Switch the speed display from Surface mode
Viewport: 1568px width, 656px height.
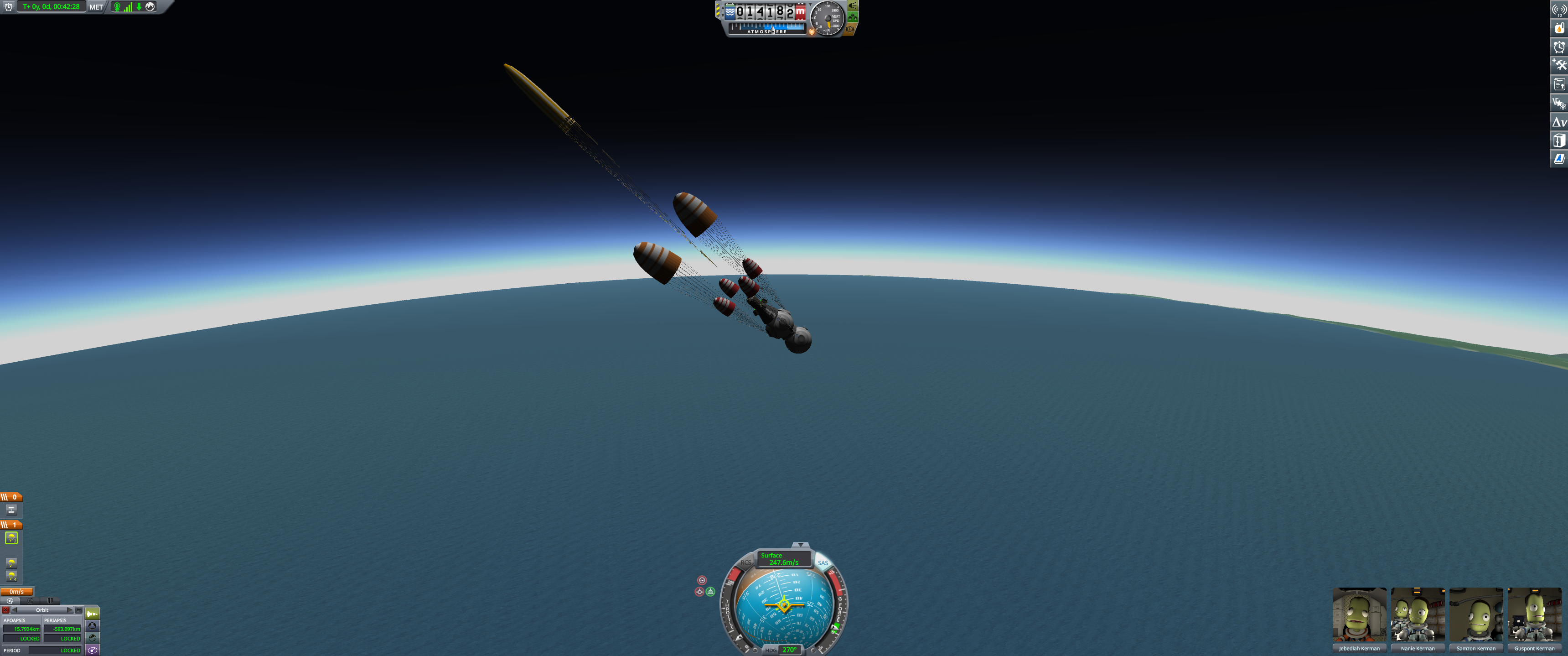pos(783,558)
